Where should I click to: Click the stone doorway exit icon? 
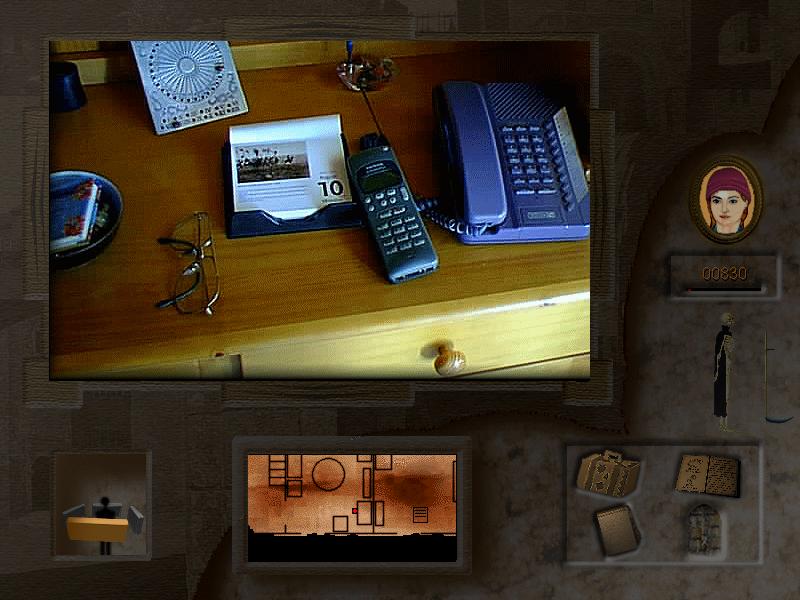(702, 528)
